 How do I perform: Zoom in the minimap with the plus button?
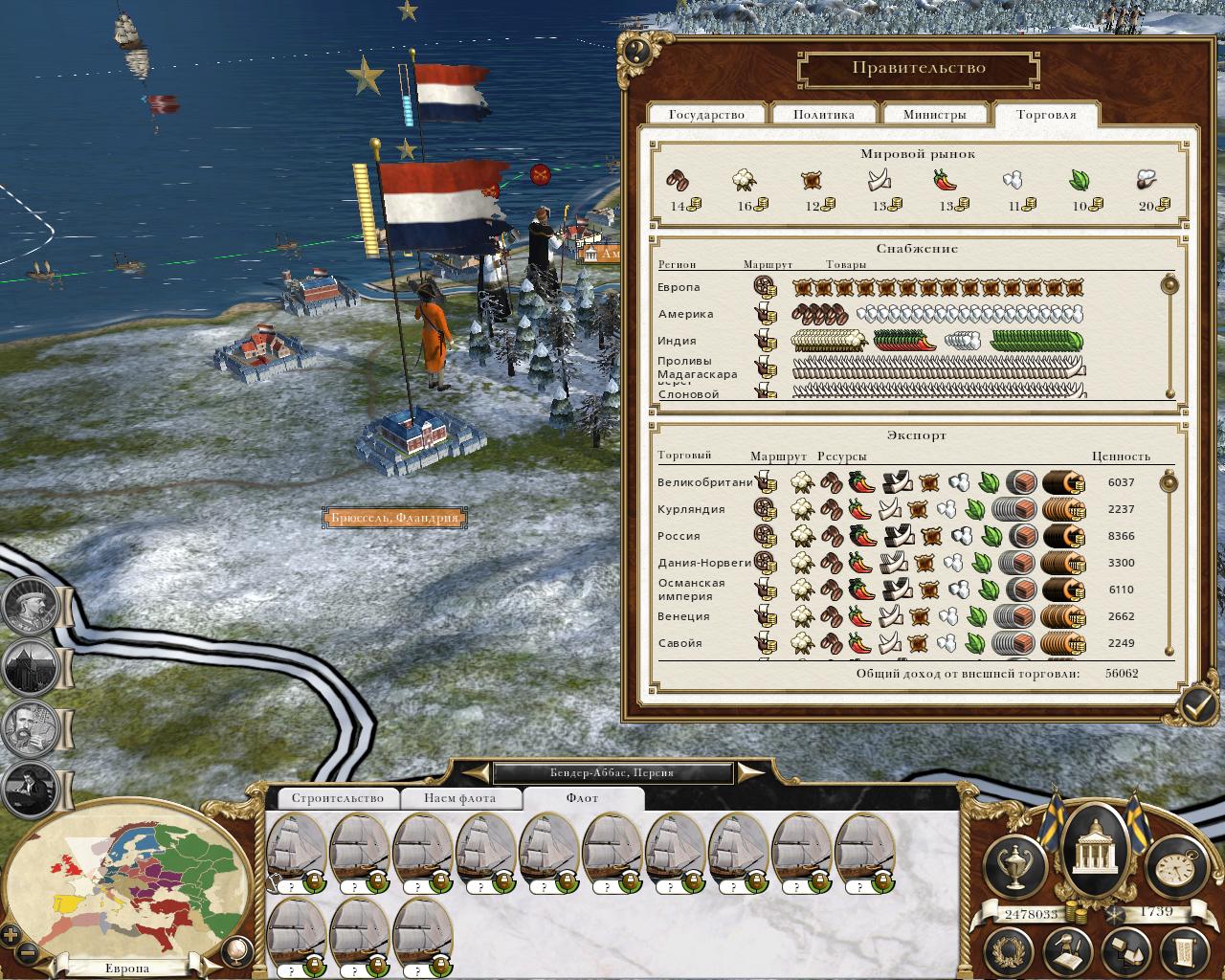point(11,933)
